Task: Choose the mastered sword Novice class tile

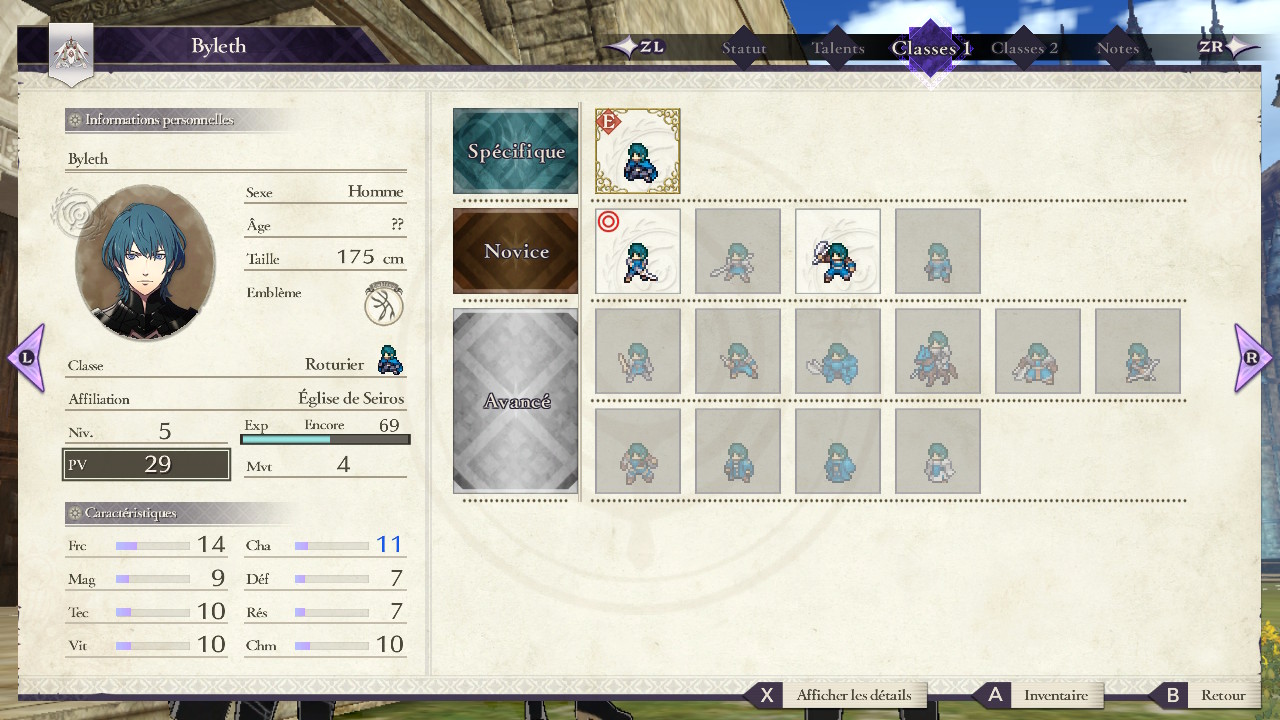Action: click(x=638, y=251)
